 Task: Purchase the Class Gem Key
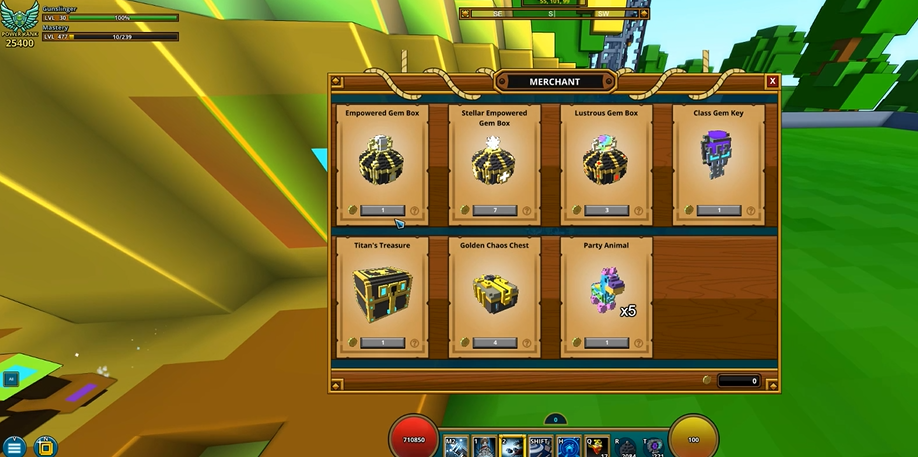click(x=719, y=211)
